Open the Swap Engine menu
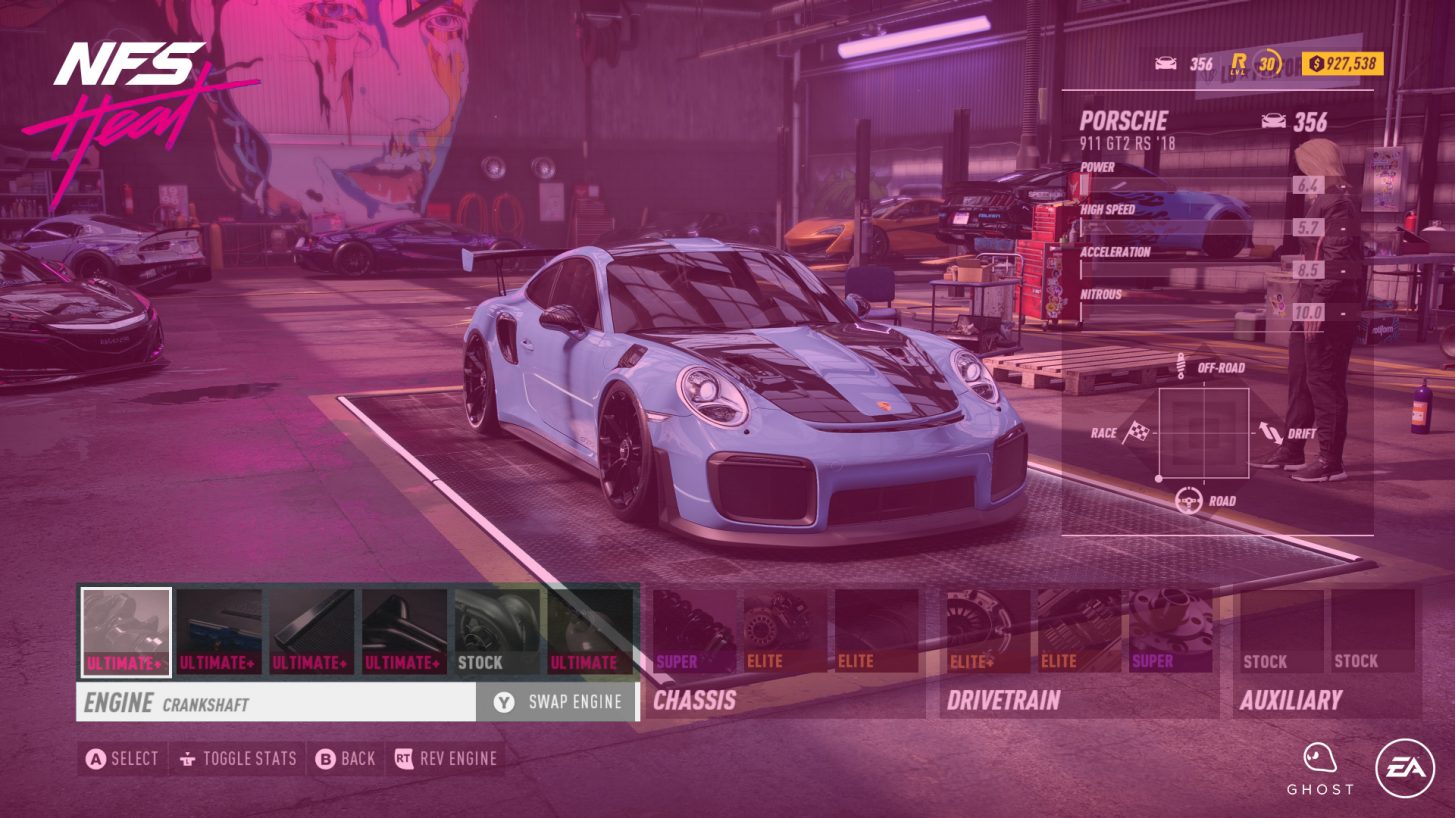Image resolution: width=1455 pixels, height=818 pixels. [555, 701]
